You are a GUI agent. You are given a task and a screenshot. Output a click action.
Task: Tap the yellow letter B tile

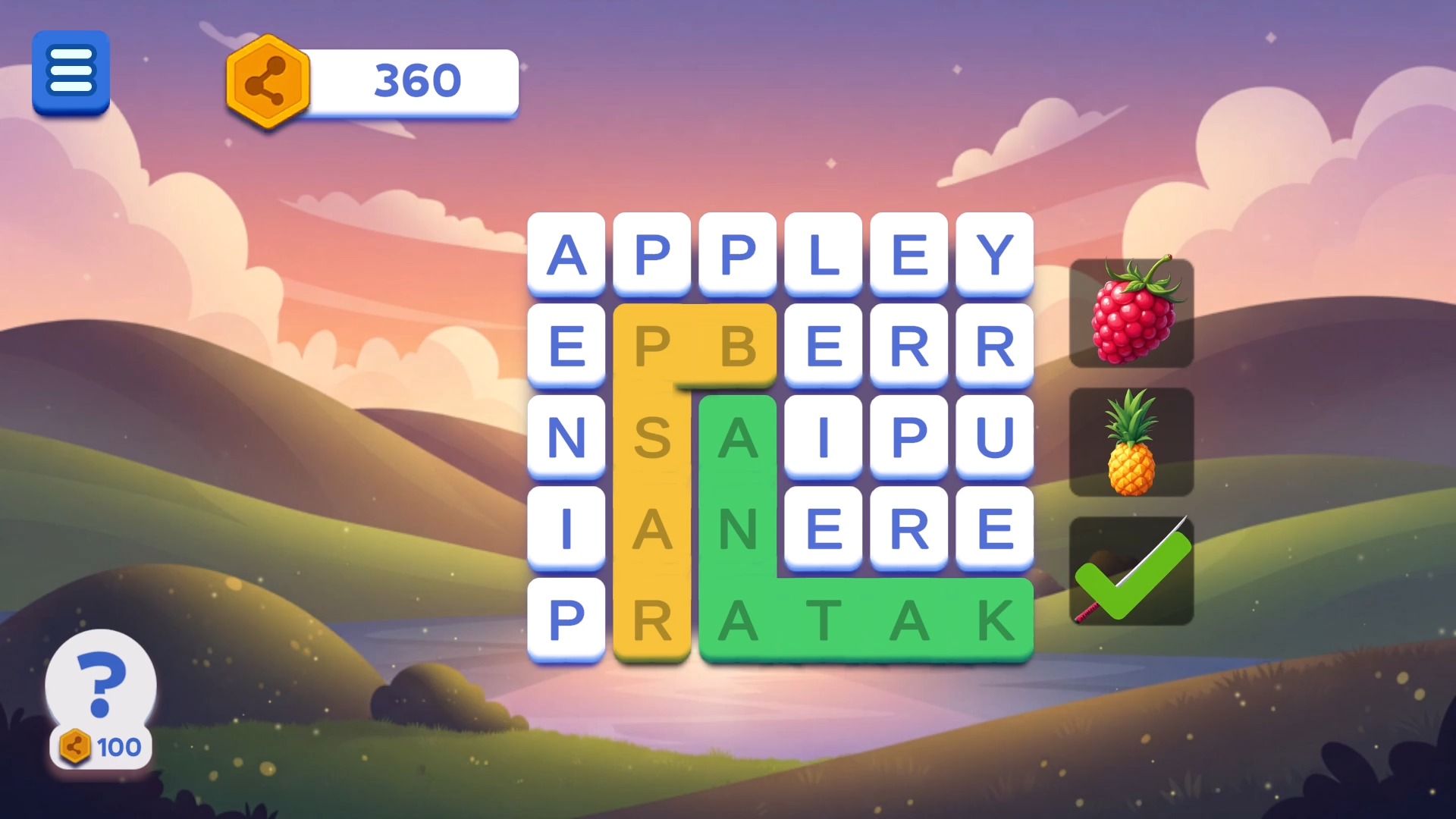pyautogui.click(x=738, y=346)
